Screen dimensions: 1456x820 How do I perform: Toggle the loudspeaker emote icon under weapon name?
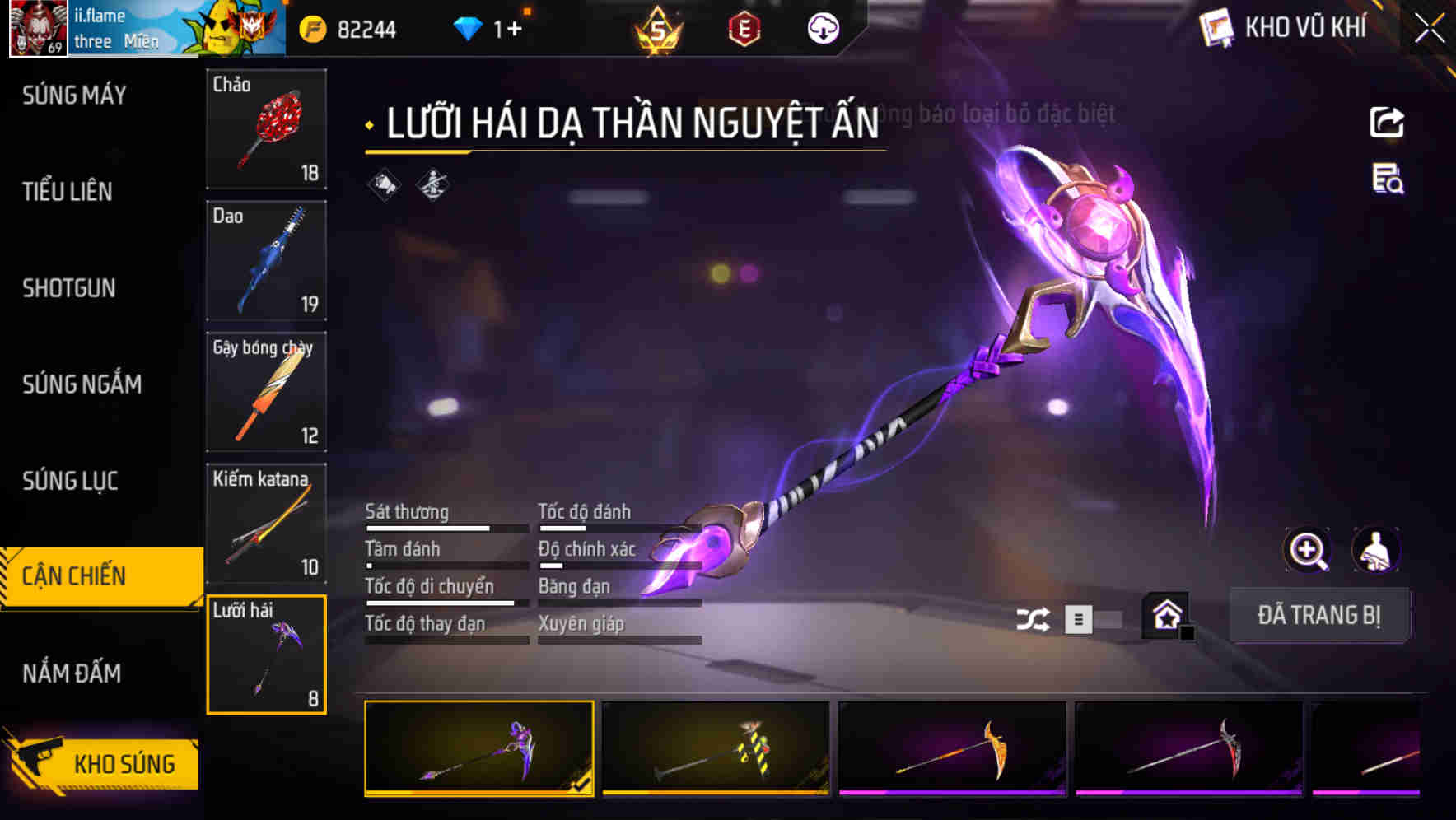click(381, 184)
